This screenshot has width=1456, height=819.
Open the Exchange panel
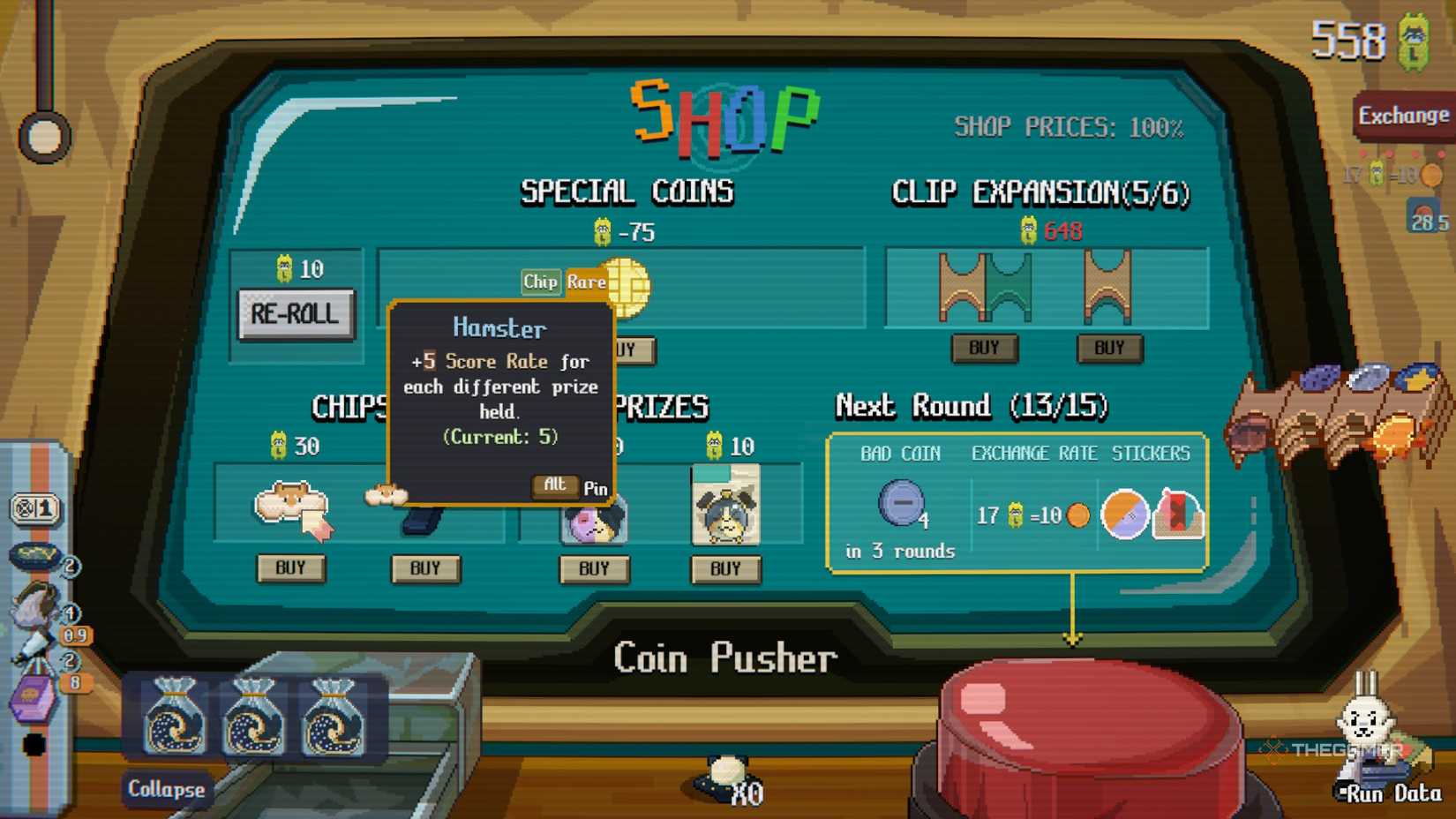point(1405,116)
